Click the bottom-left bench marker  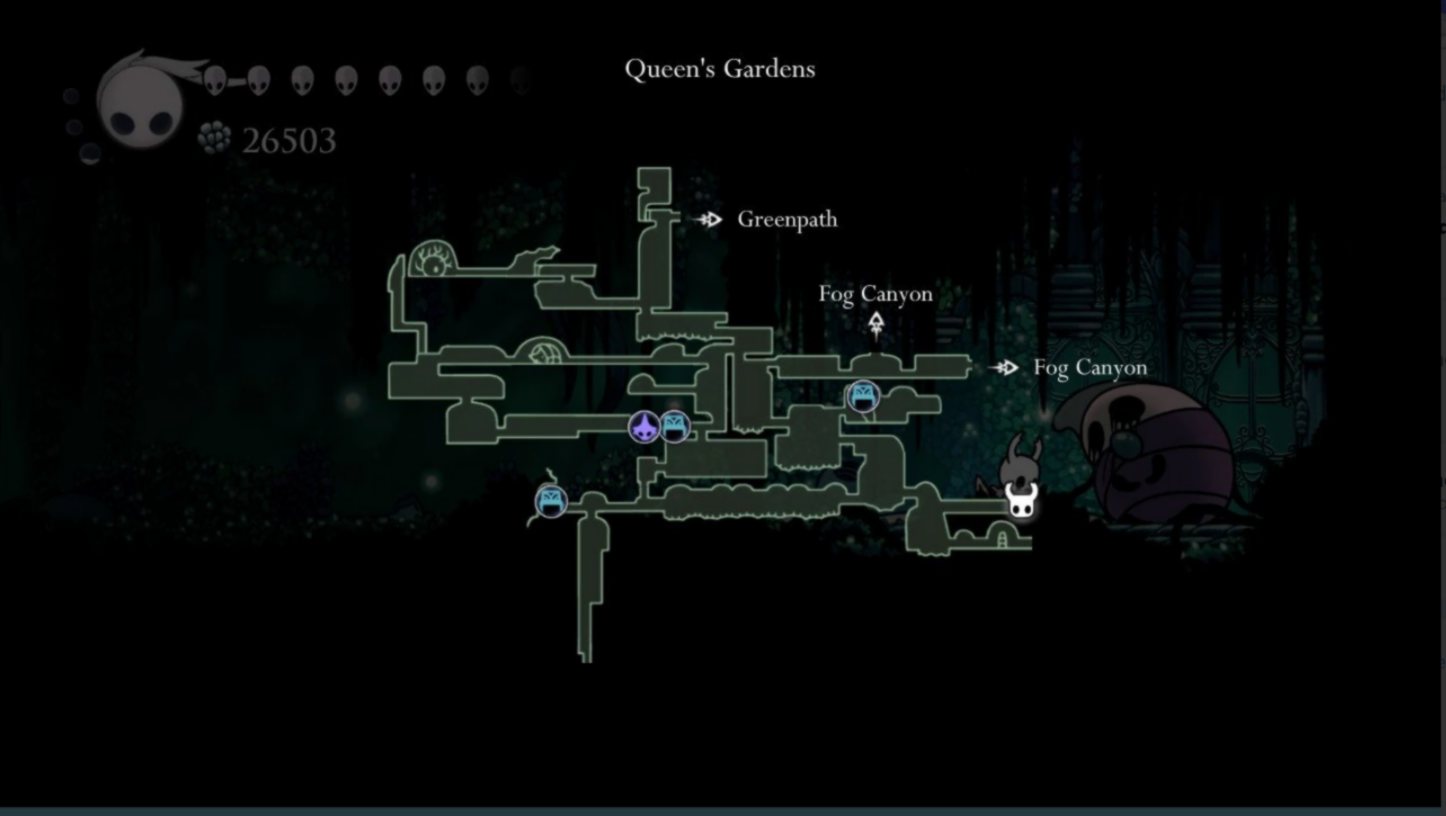coord(550,503)
